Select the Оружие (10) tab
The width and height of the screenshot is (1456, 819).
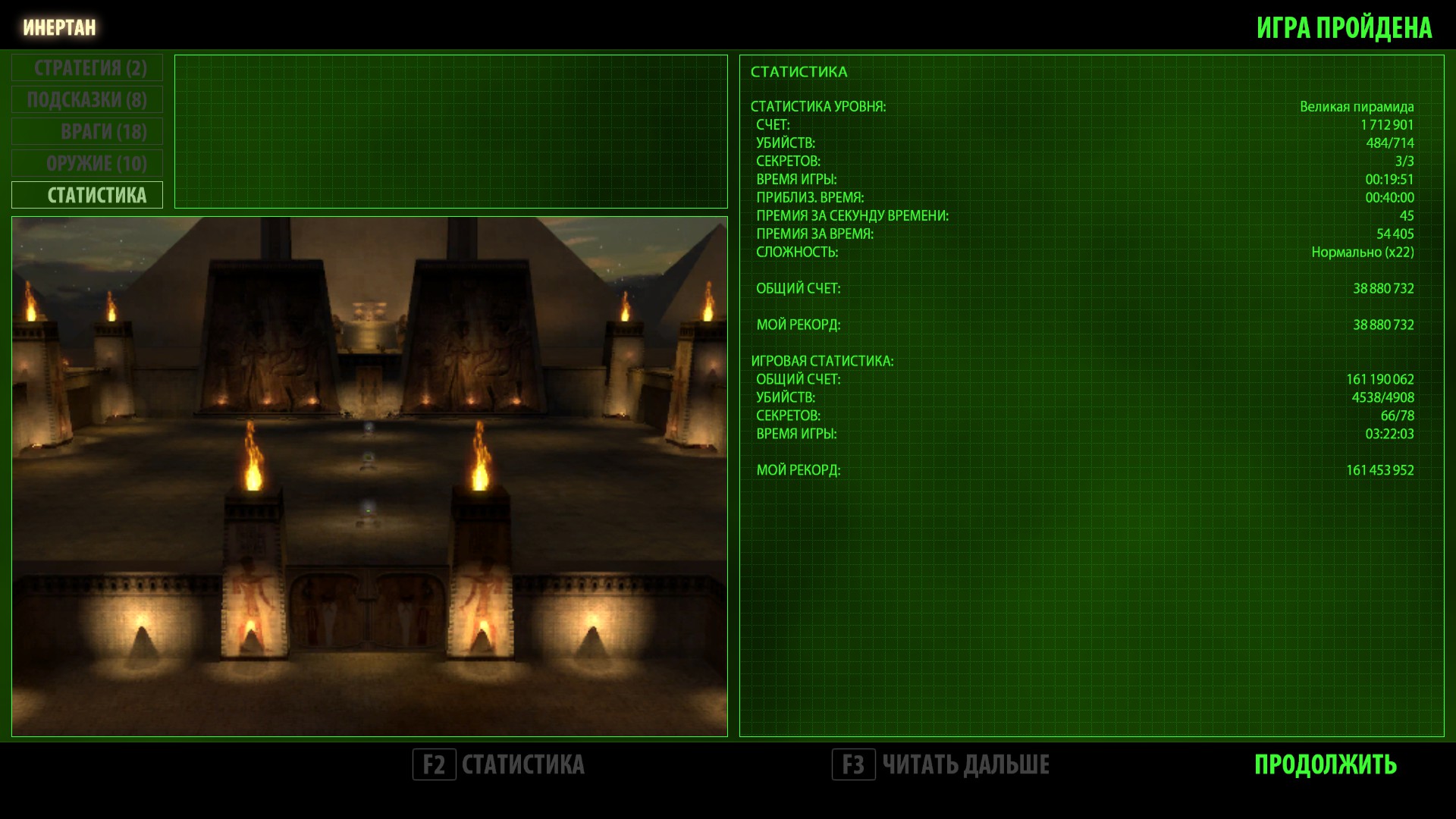tap(87, 164)
